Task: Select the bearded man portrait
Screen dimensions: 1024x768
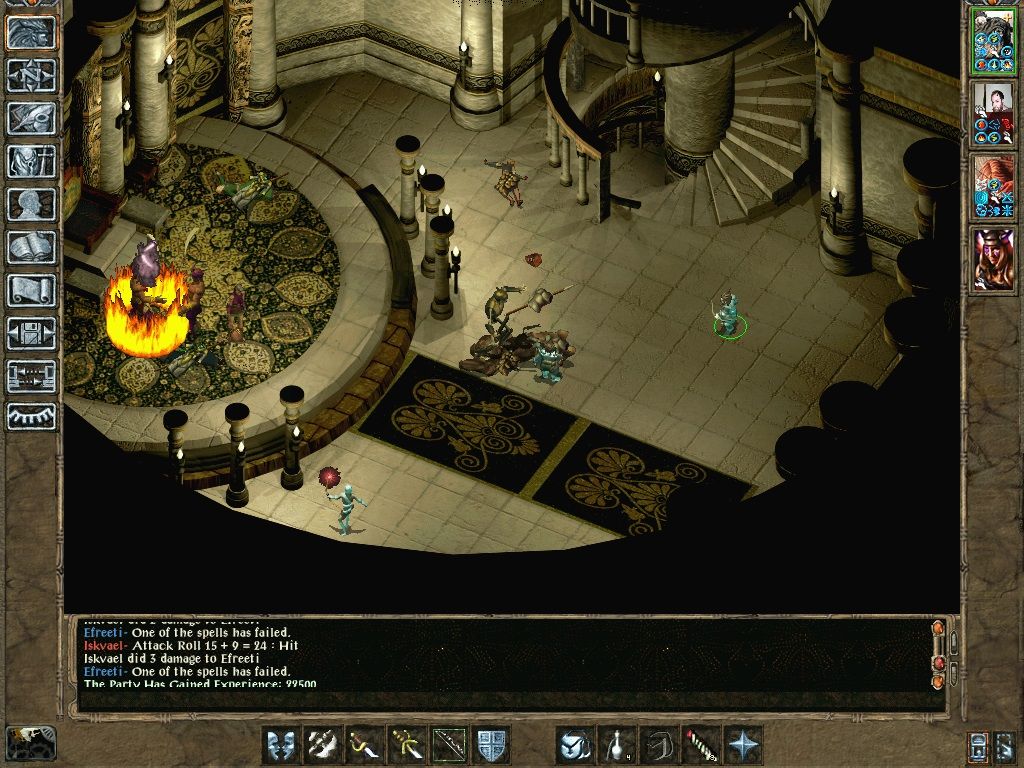Action: tap(994, 113)
